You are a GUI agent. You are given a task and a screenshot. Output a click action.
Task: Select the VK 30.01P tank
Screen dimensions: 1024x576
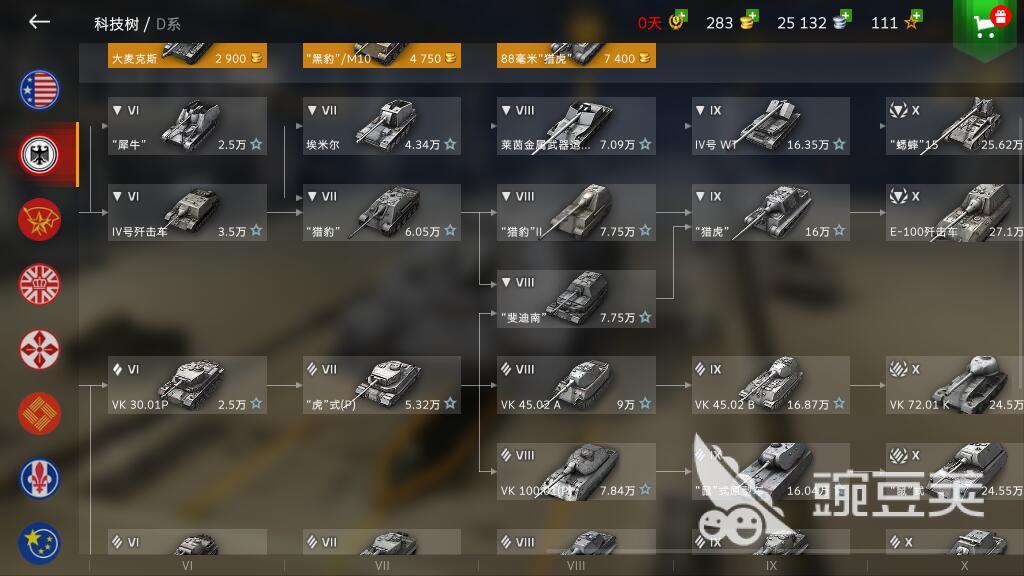tap(188, 385)
